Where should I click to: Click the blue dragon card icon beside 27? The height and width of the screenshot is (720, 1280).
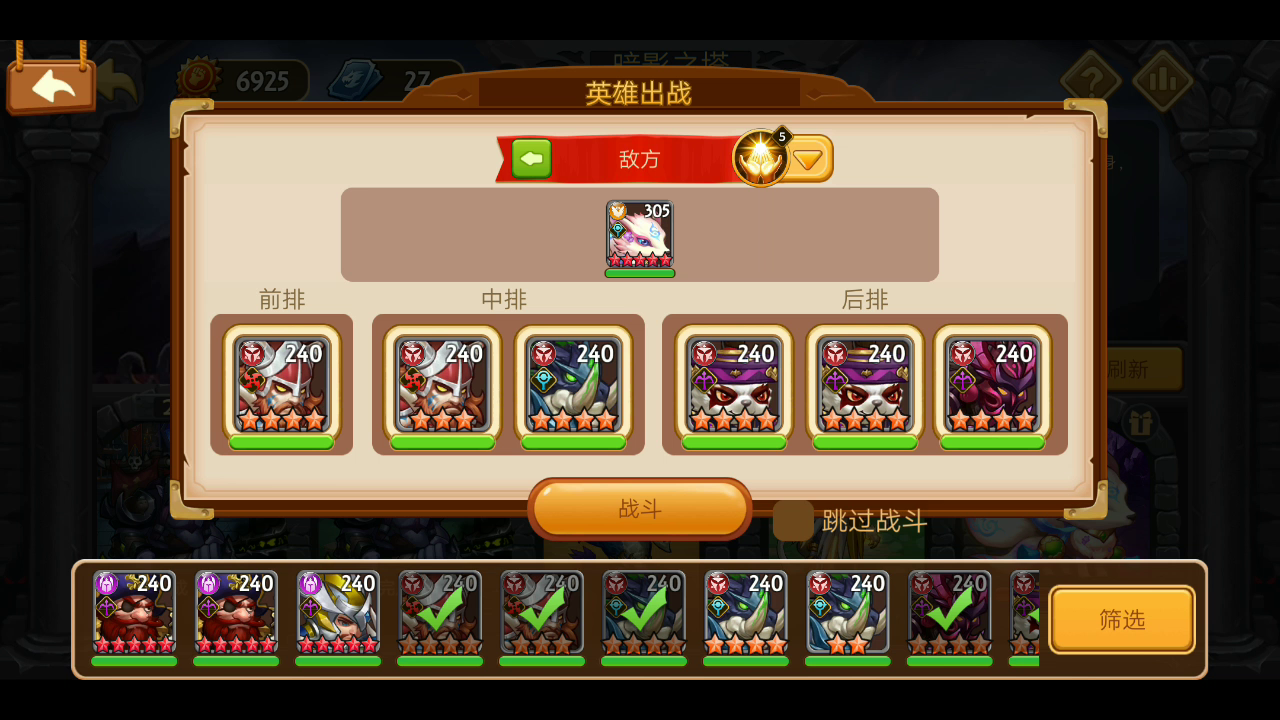pyautogui.click(x=355, y=77)
